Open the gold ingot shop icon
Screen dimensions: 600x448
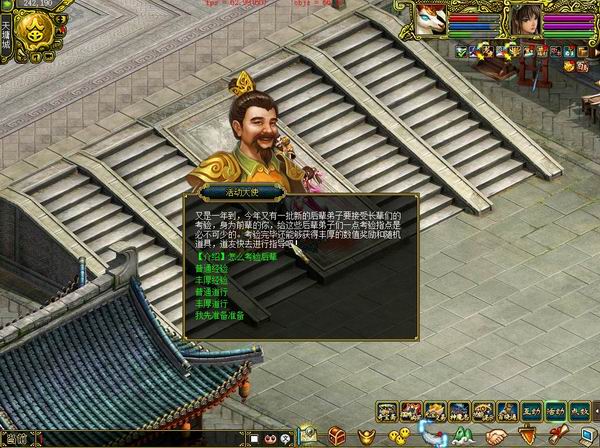pyautogui.click(x=364, y=436)
